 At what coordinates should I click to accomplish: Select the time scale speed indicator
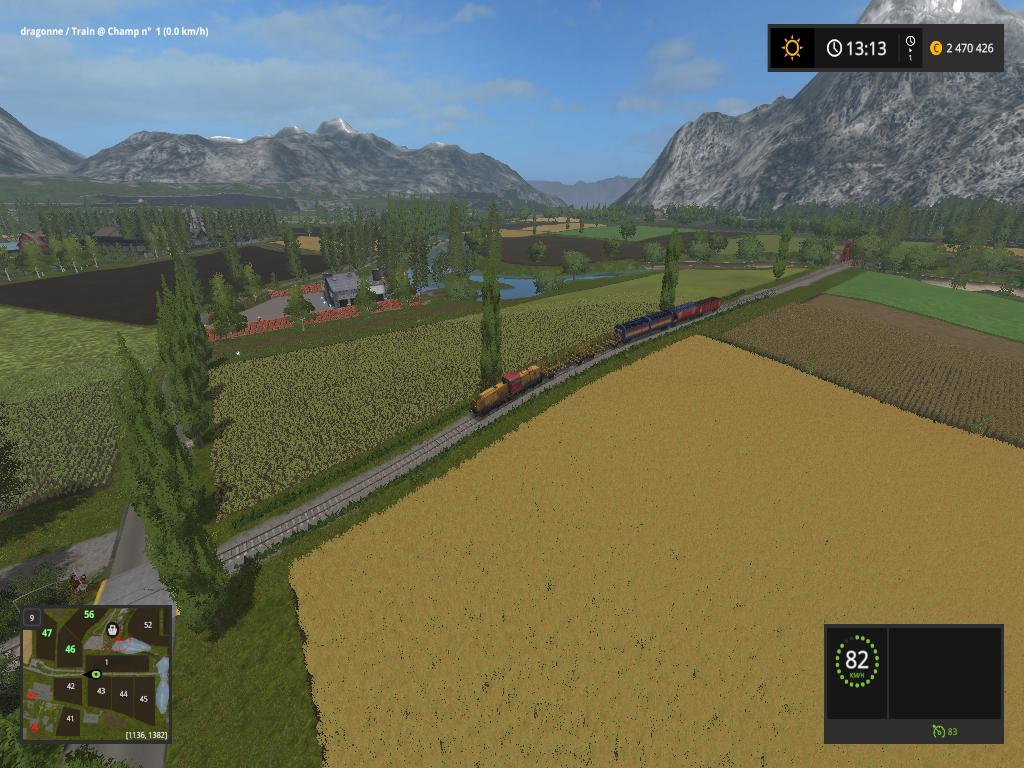tap(910, 48)
